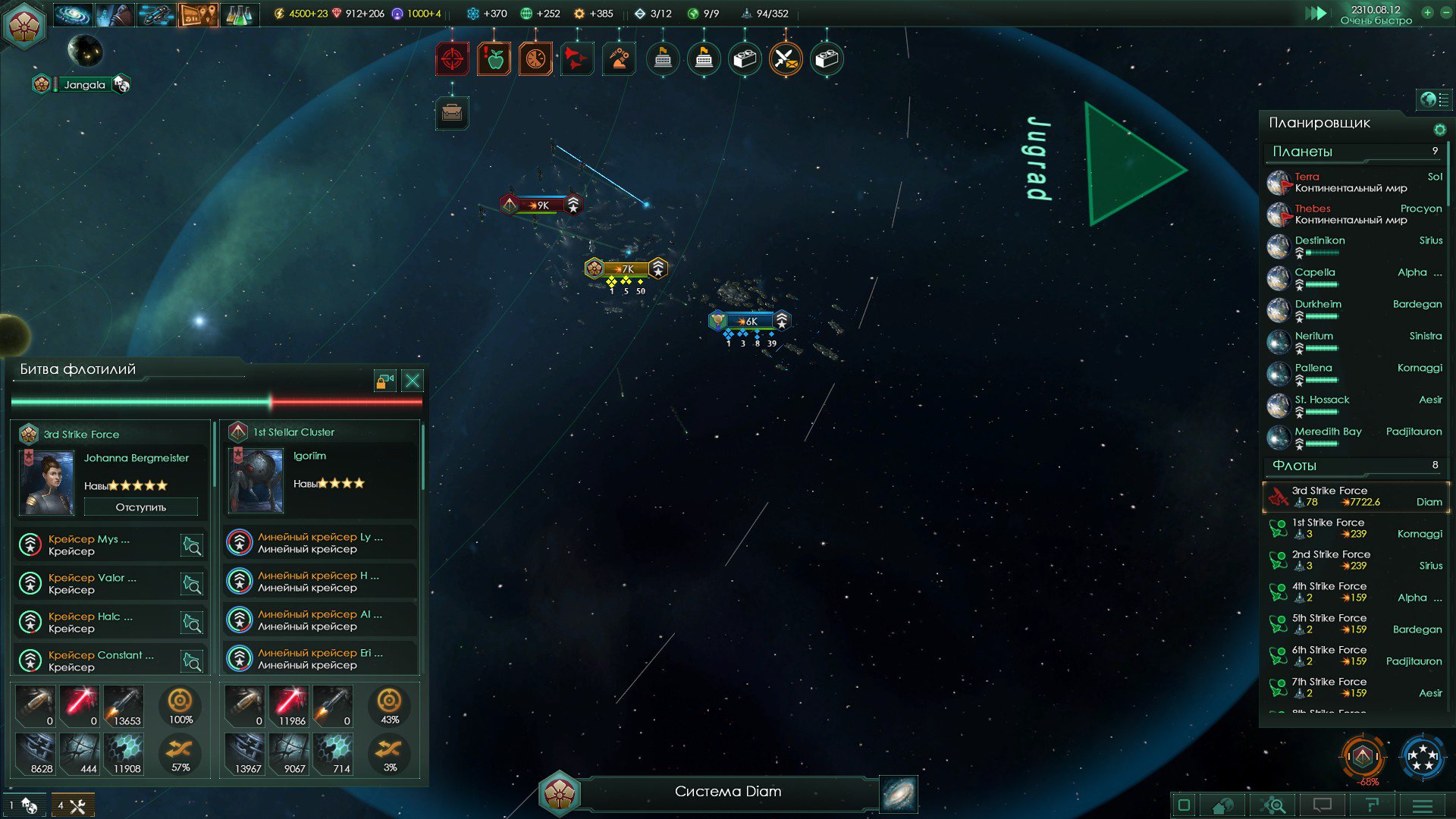Open the main menu hamburger button
The height and width of the screenshot is (819, 1456).
pos(1423,805)
